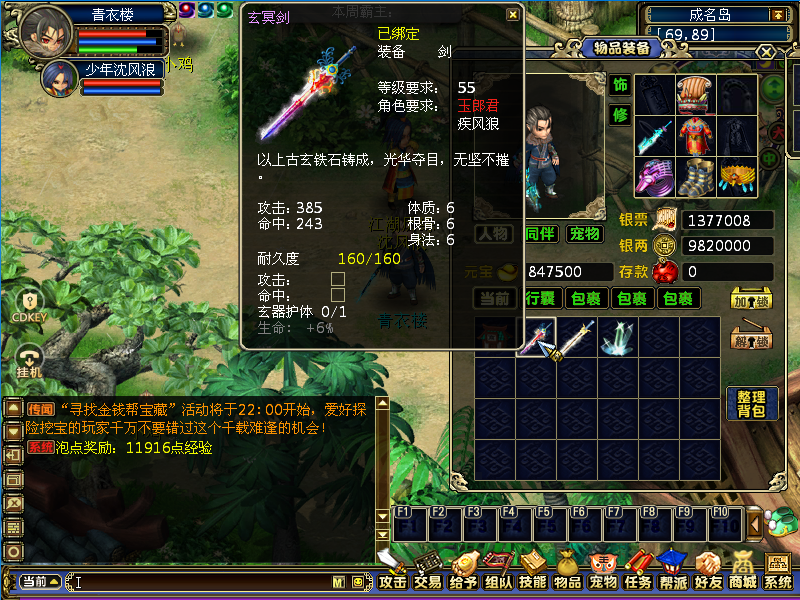Image resolution: width=800 pixels, height=600 pixels.
Task: Click the 加锁 lock button
Action: click(751, 300)
